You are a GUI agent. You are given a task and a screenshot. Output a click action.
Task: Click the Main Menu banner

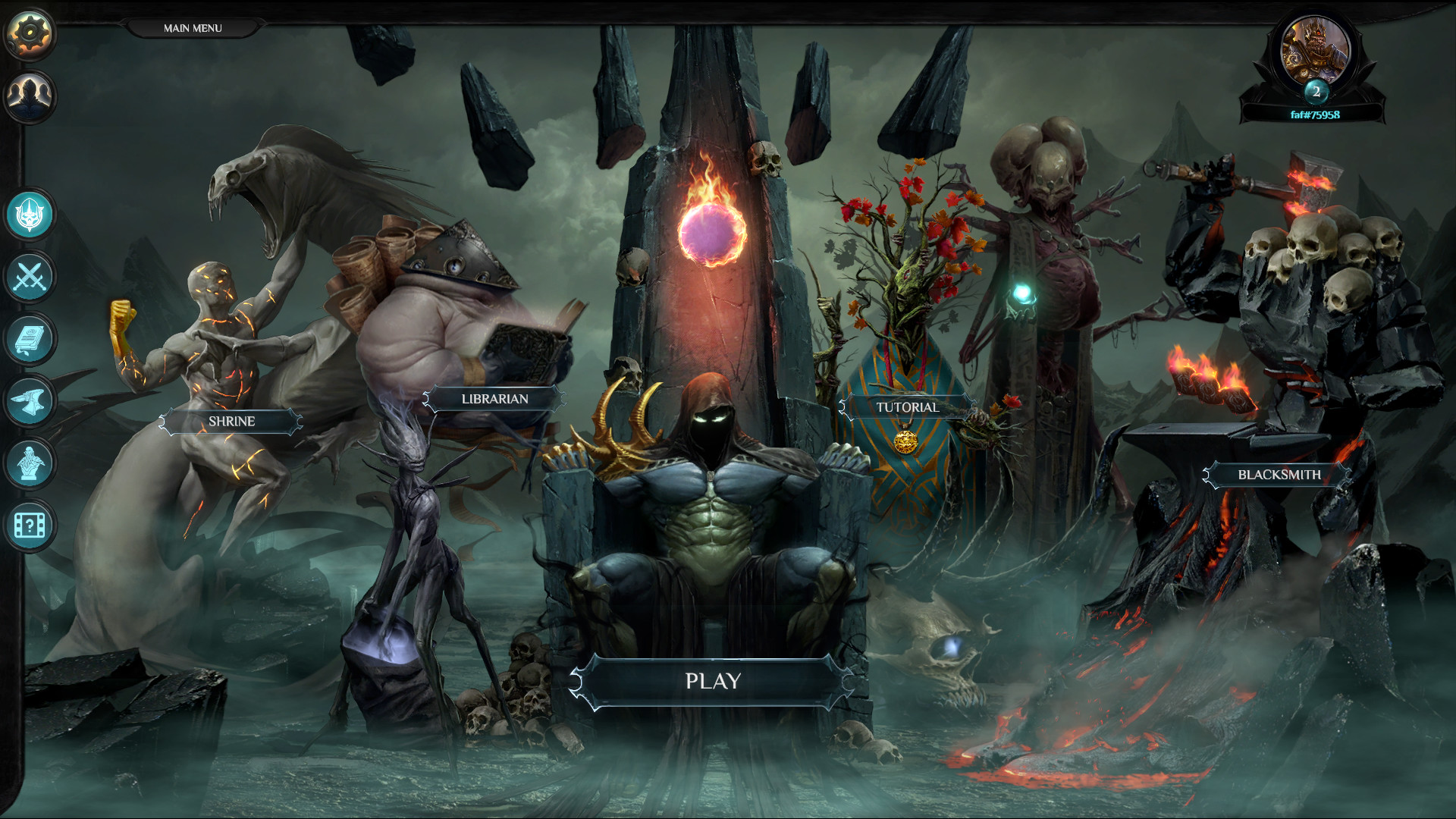(x=191, y=27)
